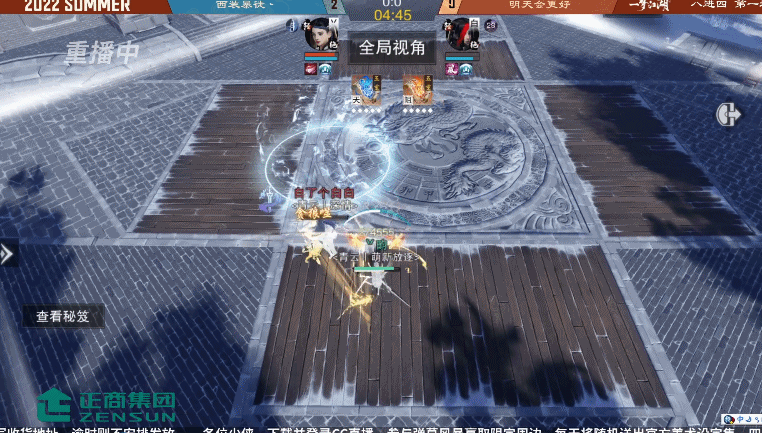This screenshot has height=433, width=762.
Task: Click the right player's blue mountain icon
Action: 468,69
